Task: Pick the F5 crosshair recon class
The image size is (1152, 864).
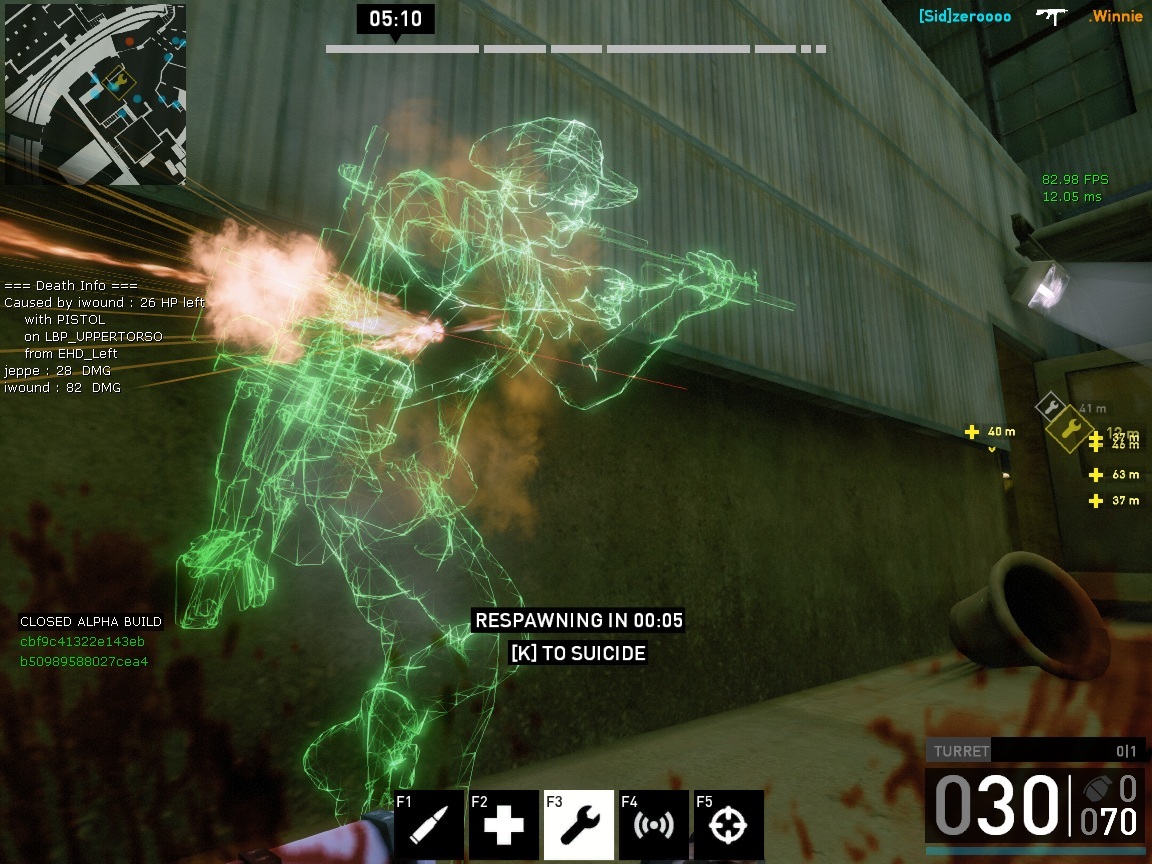Action: pos(729,825)
